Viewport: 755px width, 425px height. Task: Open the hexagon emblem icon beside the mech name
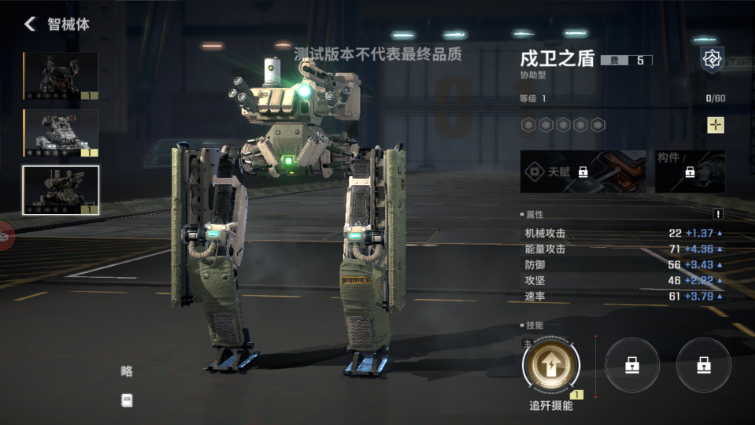712,59
